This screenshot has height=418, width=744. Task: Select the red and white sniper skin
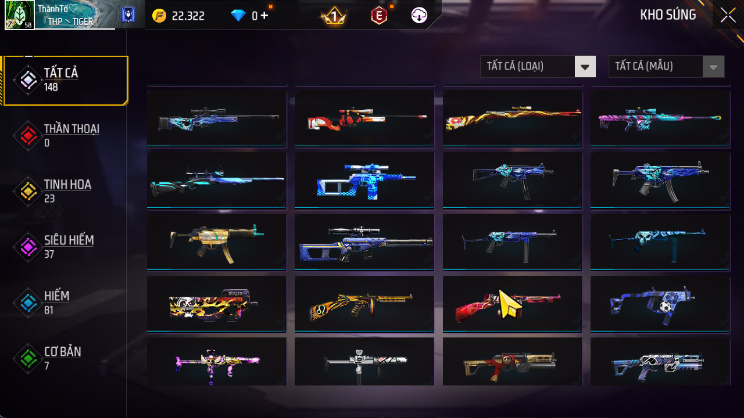tap(365, 118)
